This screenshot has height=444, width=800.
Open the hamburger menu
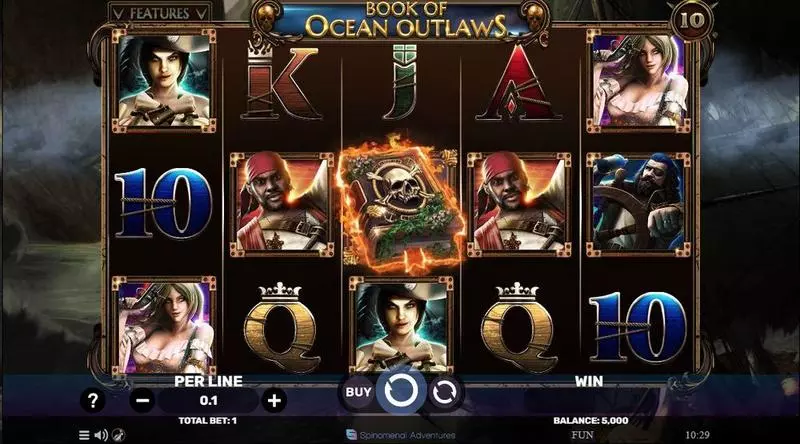coord(84,436)
